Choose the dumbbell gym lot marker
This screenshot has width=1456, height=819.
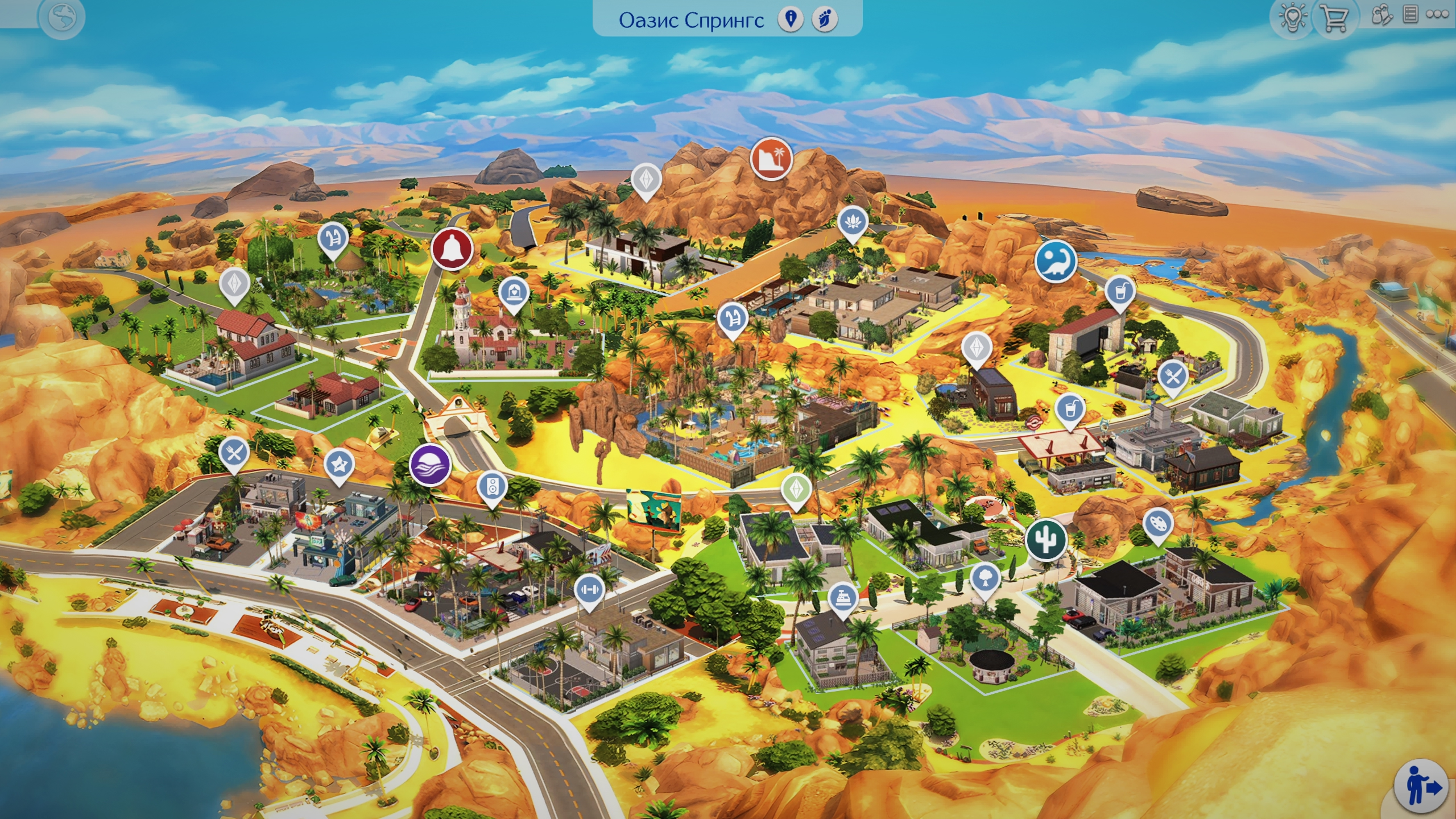589,589
